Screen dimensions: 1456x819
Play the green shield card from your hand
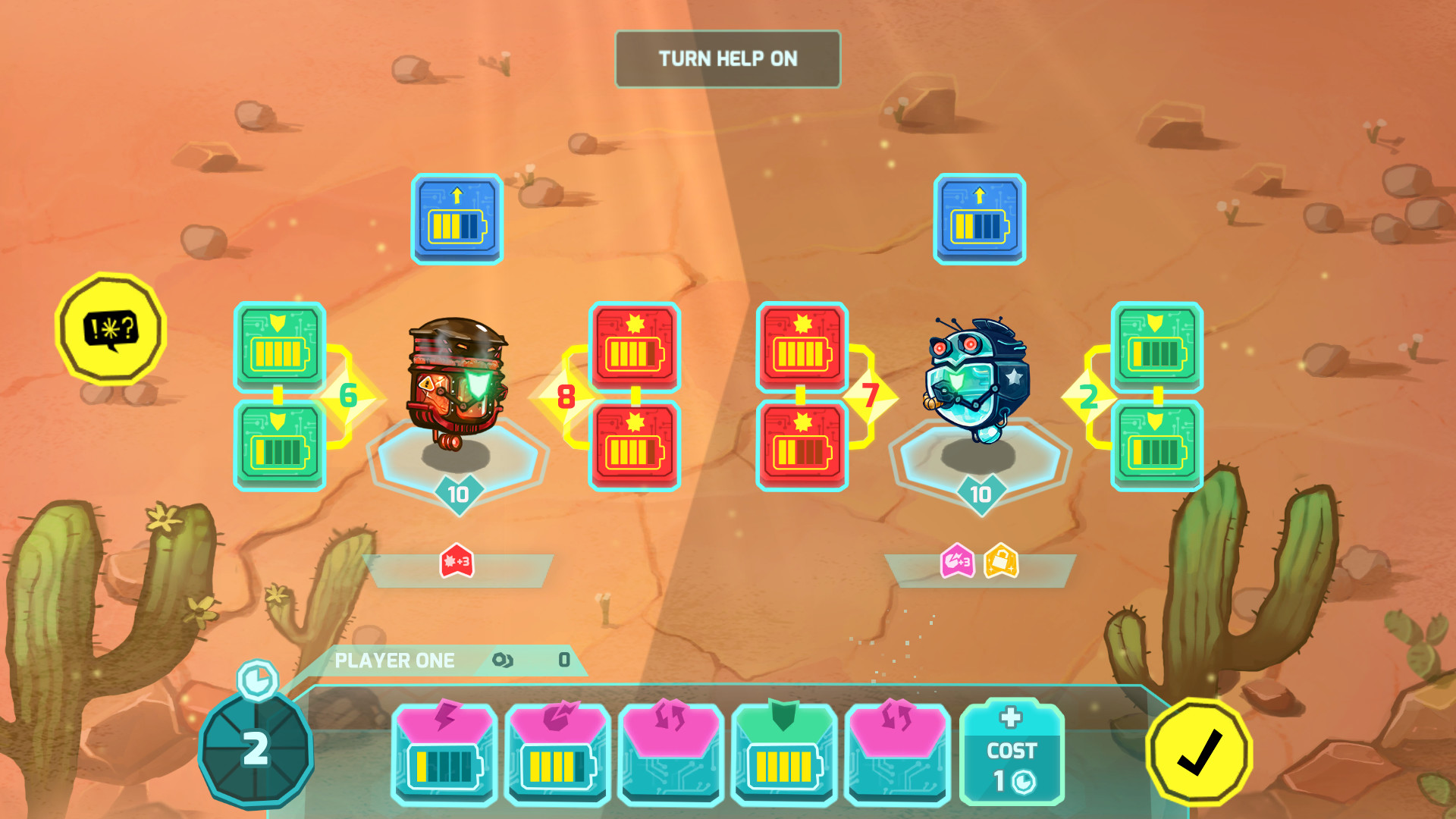[785, 751]
